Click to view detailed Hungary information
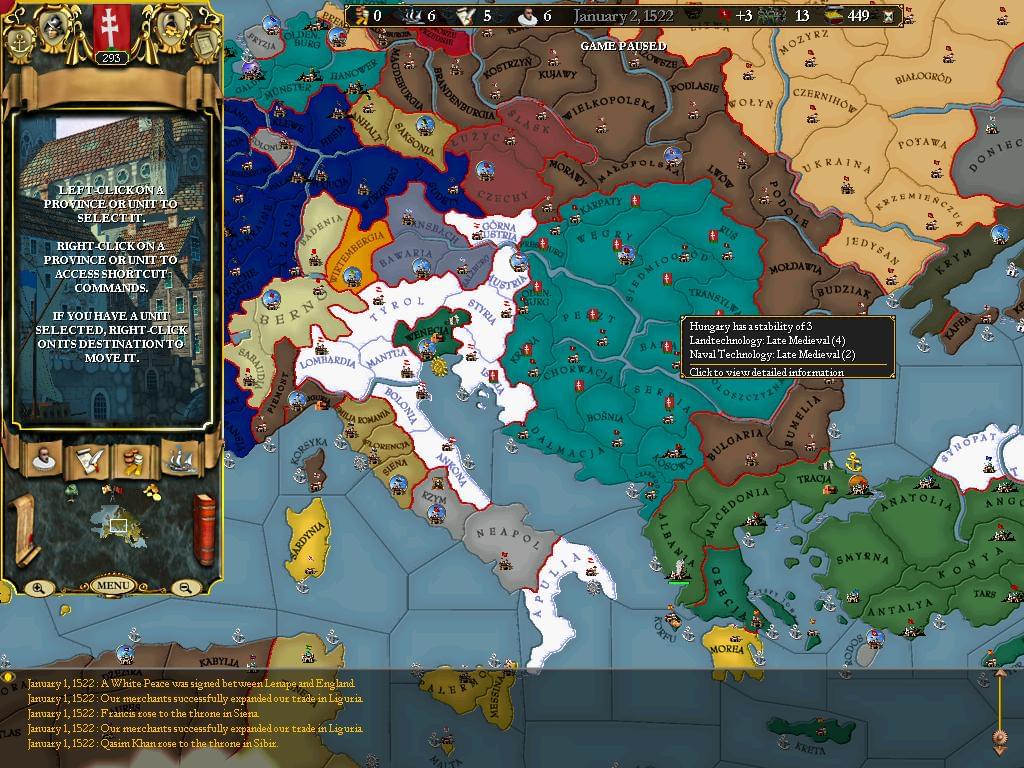The image size is (1024, 768). point(766,372)
